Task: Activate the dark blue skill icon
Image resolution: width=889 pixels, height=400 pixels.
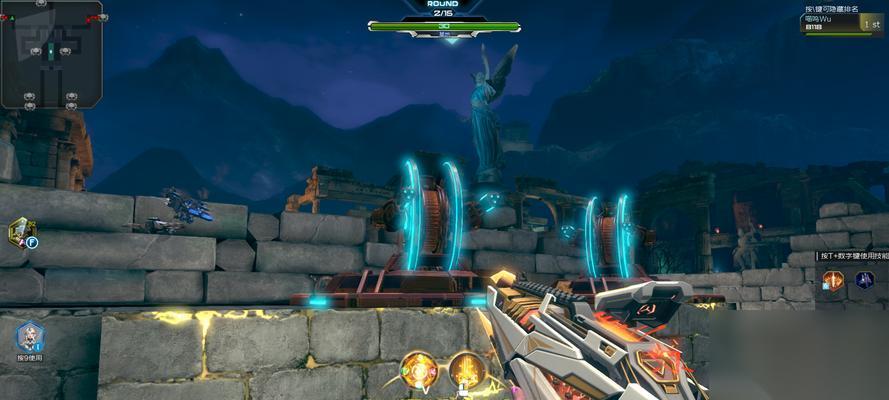Action: [864, 280]
